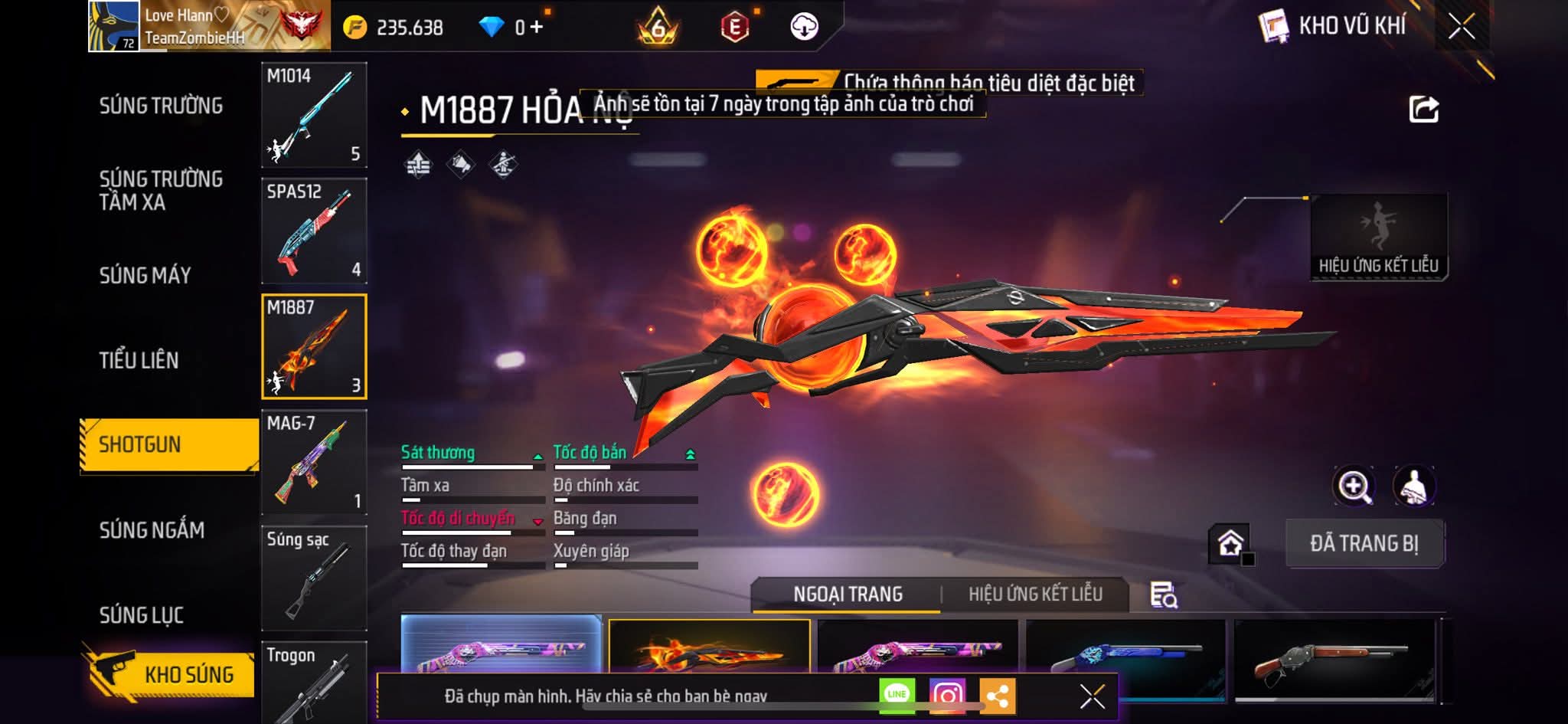Screen dimensions: 1568x724
Task: Open the SÚNG MÁY weapon category
Action: (x=145, y=275)
